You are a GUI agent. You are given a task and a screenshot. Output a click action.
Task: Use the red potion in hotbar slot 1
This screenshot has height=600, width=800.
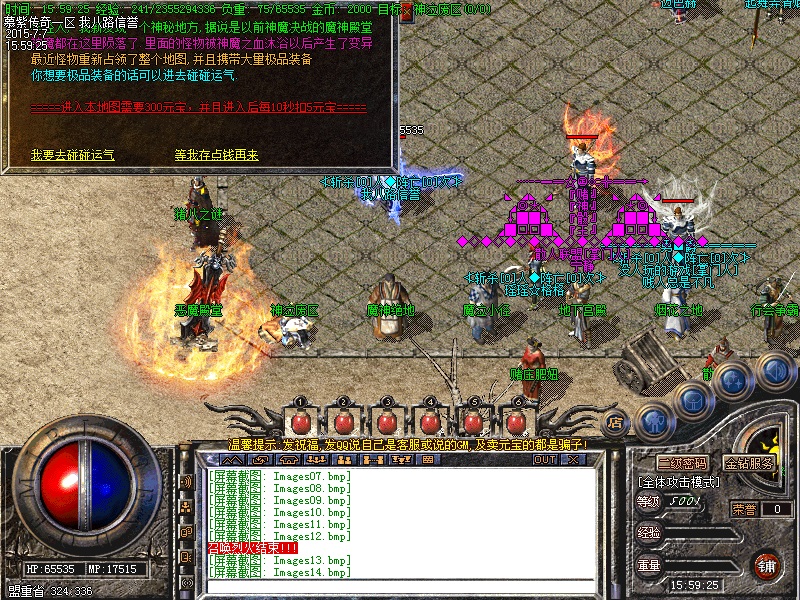coord(301,420)
